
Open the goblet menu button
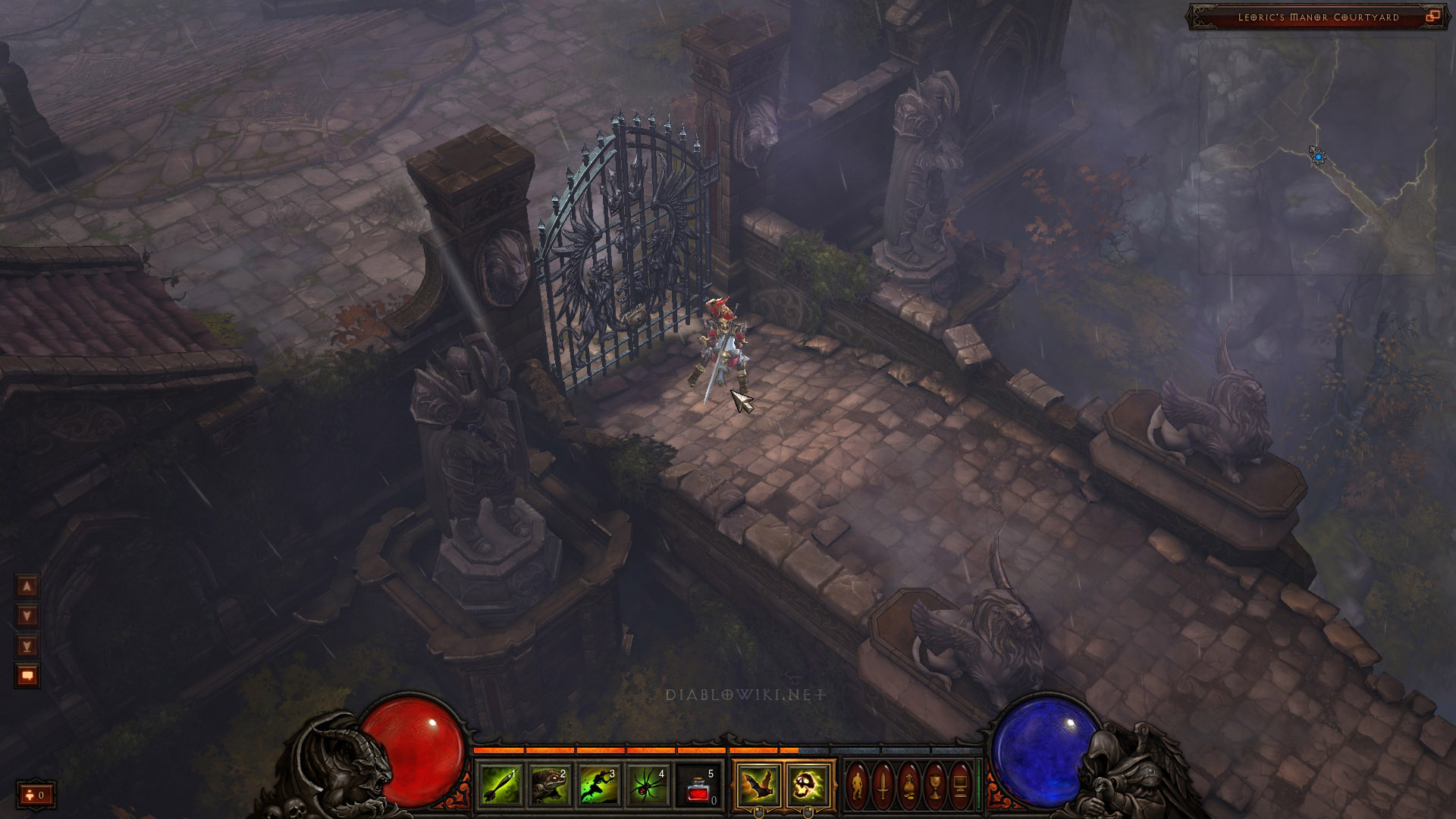click(934, 786)
